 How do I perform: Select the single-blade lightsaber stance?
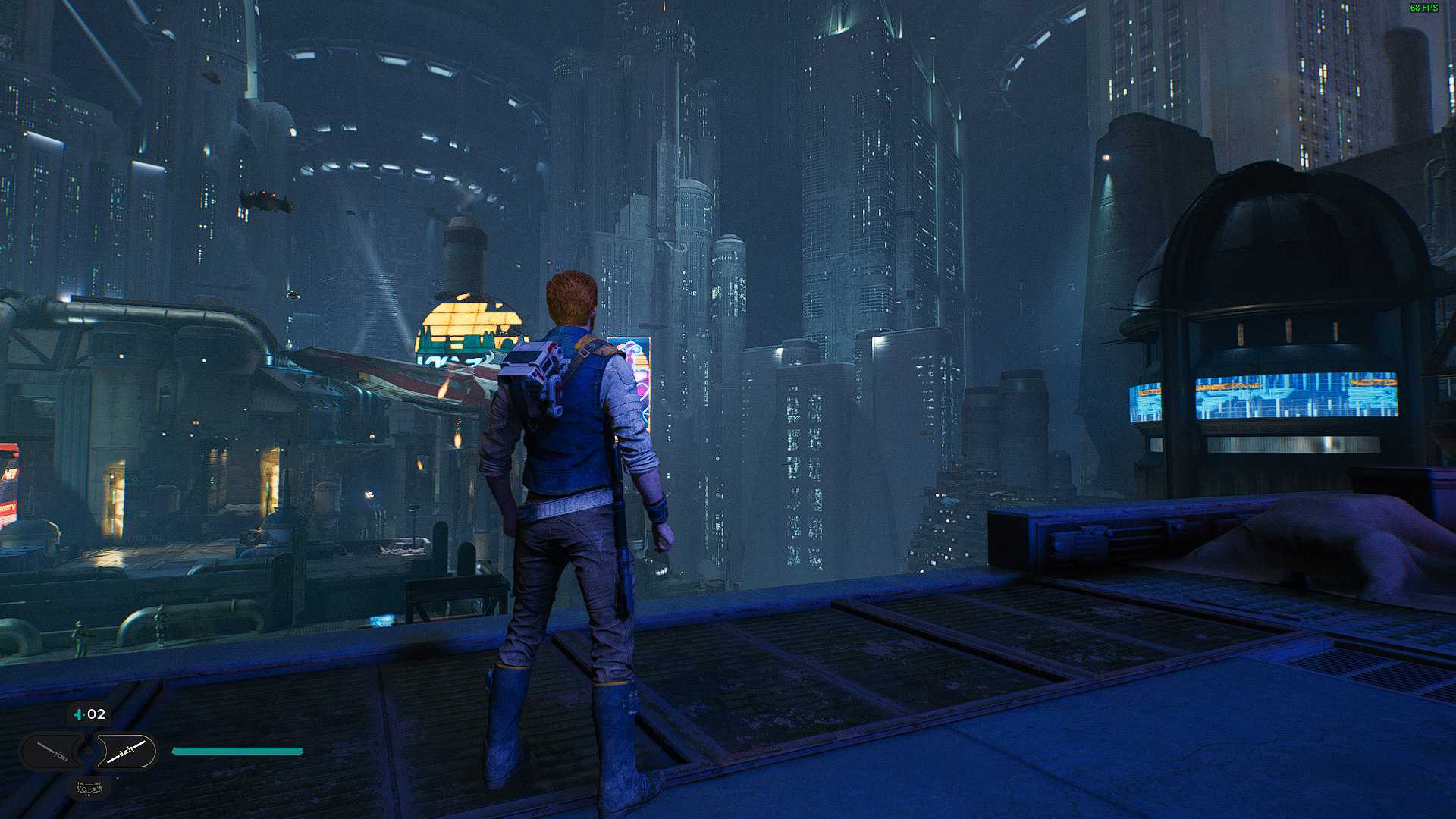pos(53,752)
